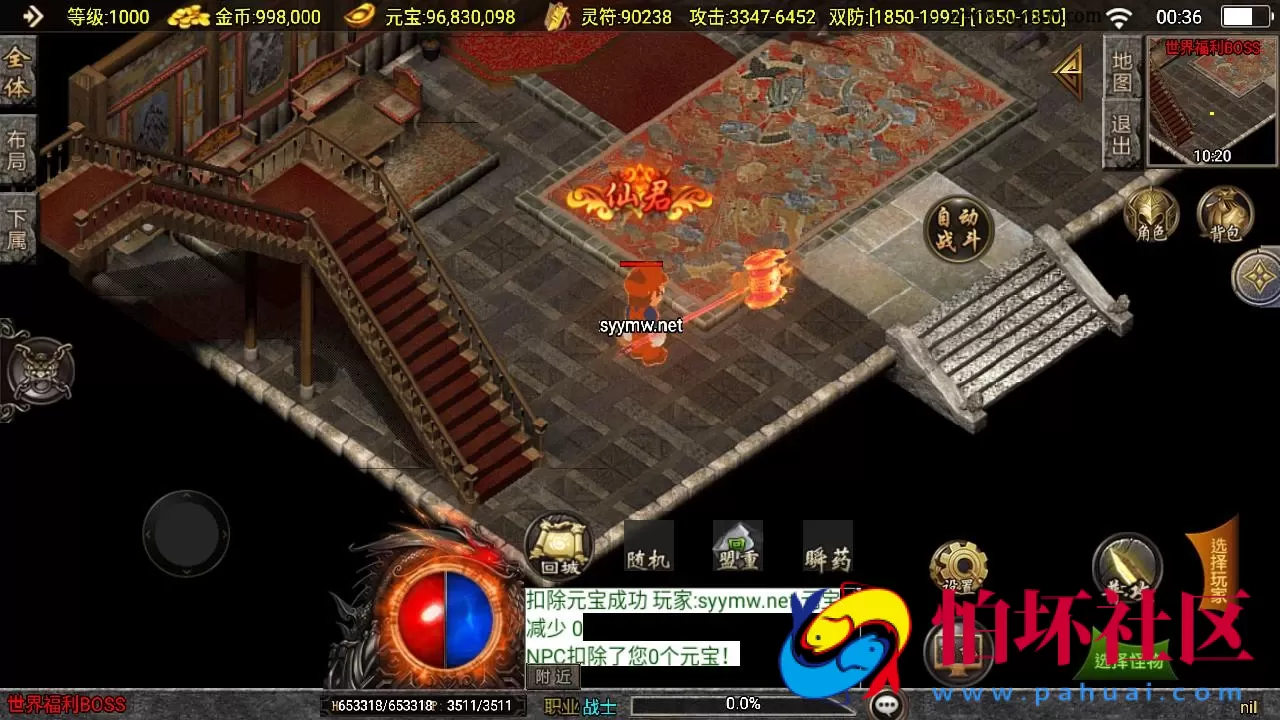This screenshot has height=720, width=1280.
Task: Tap the minimap showing 世界福利BOSS
Action: tap(1210, 100)
